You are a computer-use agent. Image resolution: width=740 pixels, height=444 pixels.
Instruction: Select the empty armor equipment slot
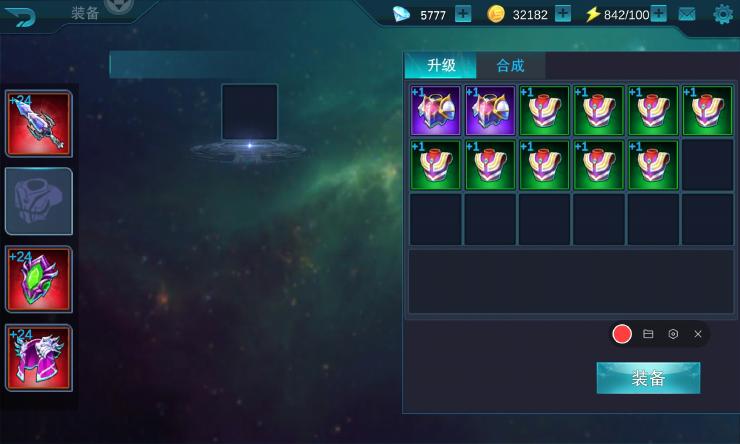click(x=39, y=201)
